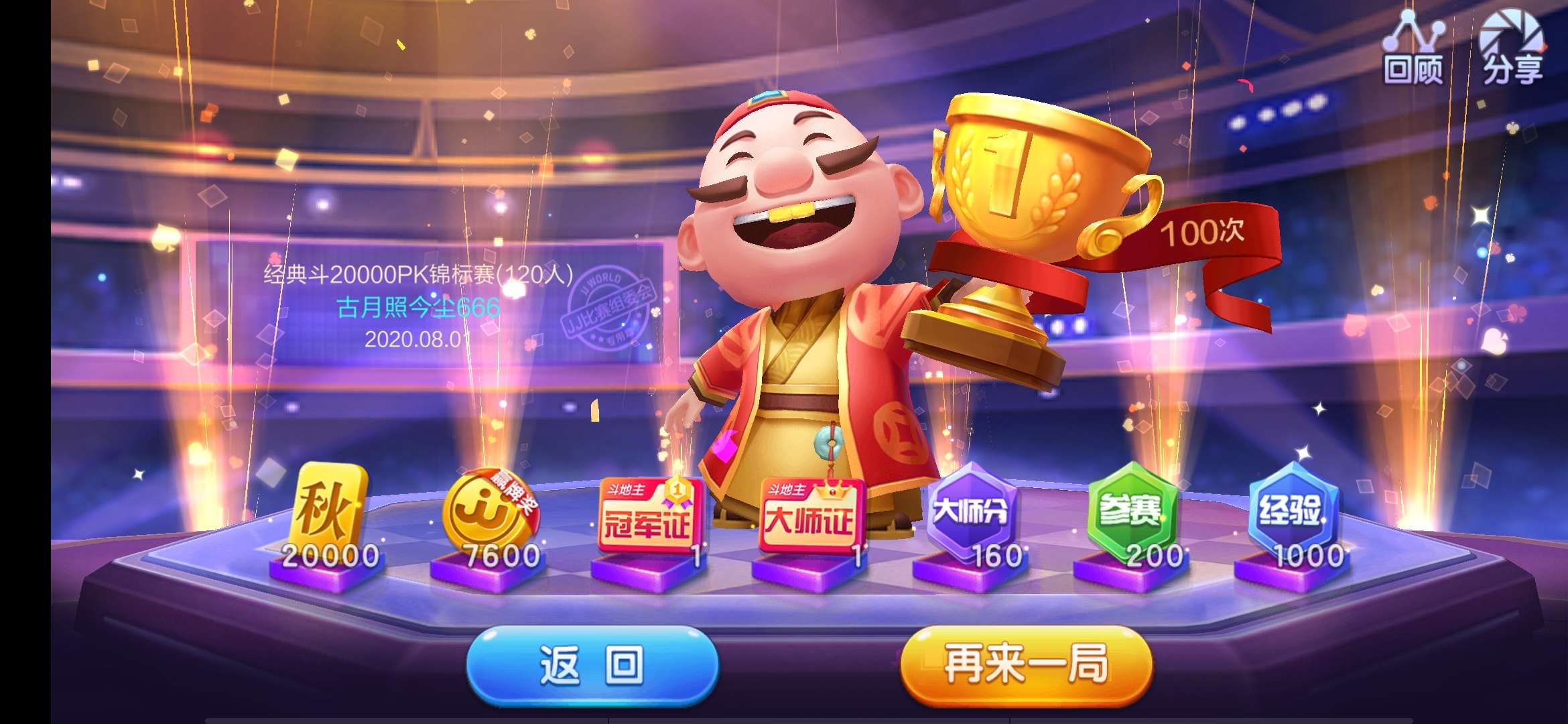Select the 20000 reward amount label
This screenshot has width=1568, height=724.
[x=330, y=556]
